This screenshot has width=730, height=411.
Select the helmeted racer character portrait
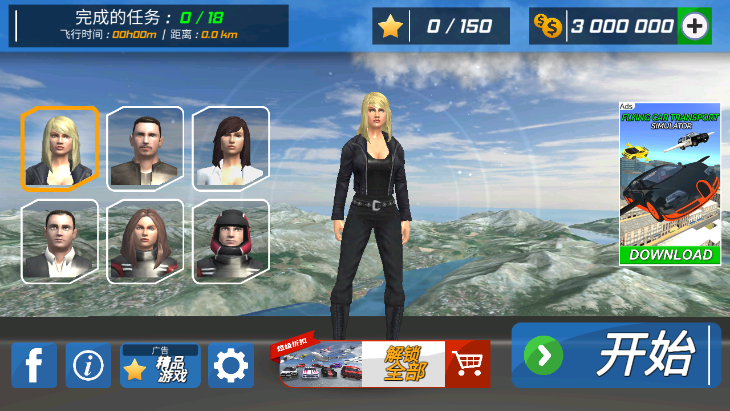[231, 240]
